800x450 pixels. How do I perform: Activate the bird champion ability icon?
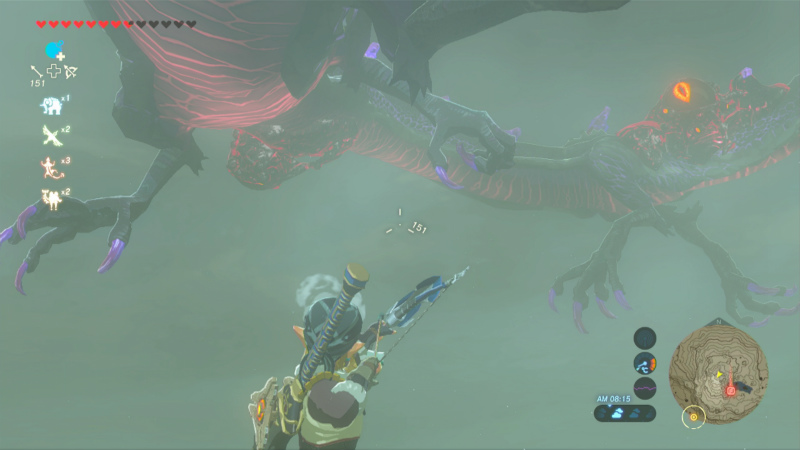click(x=50, y=135)
